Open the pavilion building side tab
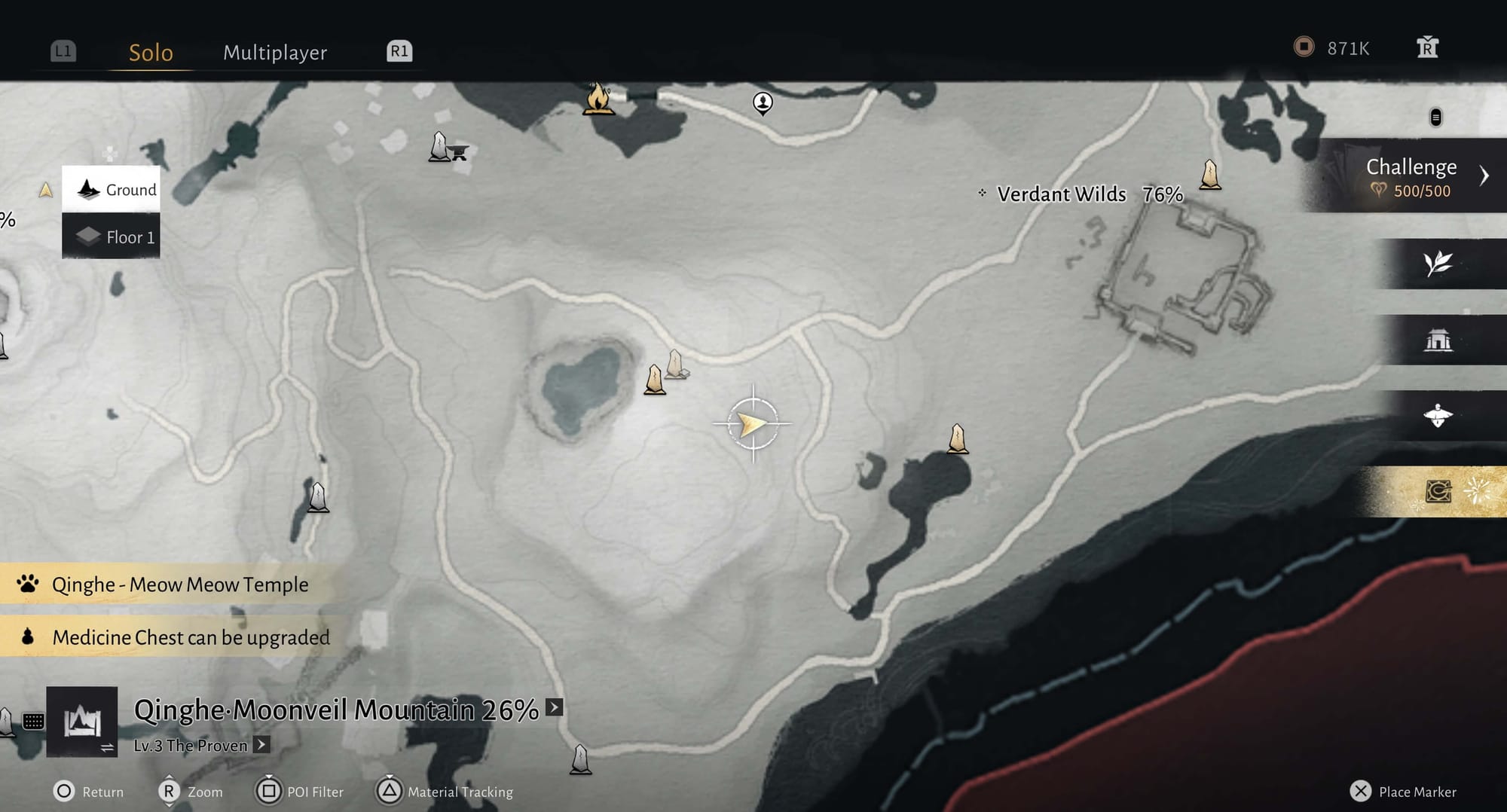The image size is (1507, 812). coord(1438,340)
